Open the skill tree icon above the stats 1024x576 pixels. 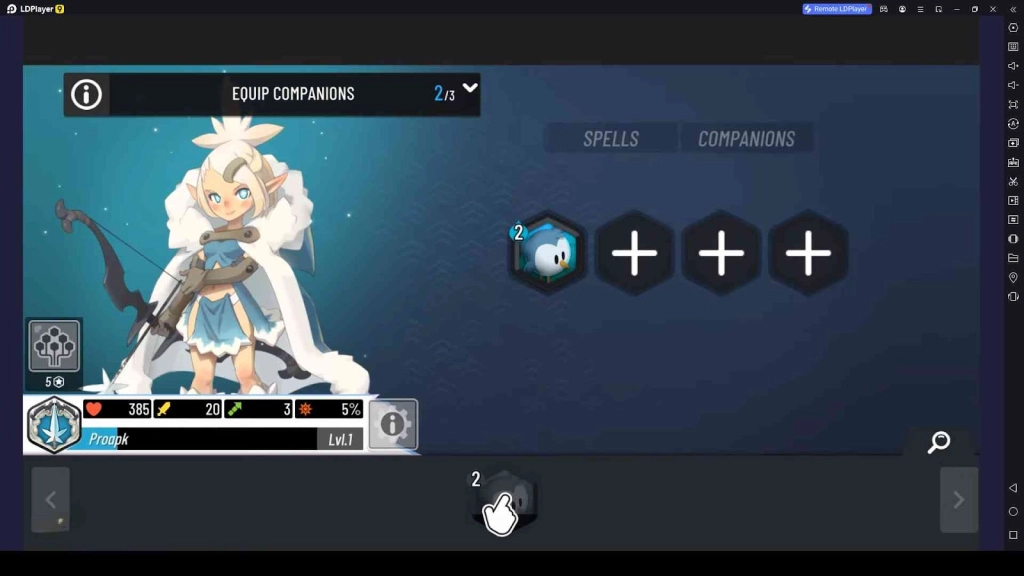tap(54, 346)
